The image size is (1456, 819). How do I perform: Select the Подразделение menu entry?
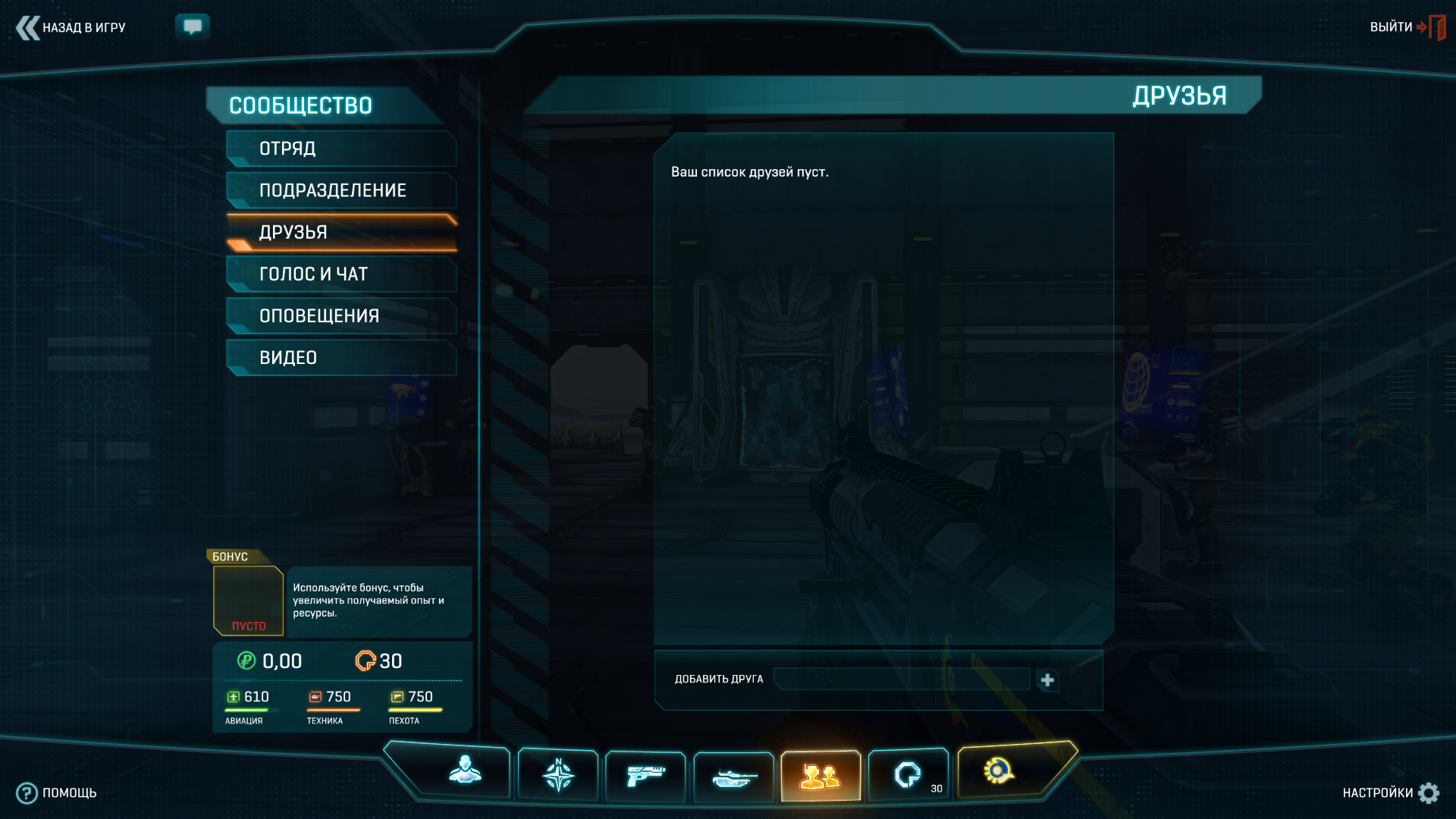(341, 190)
